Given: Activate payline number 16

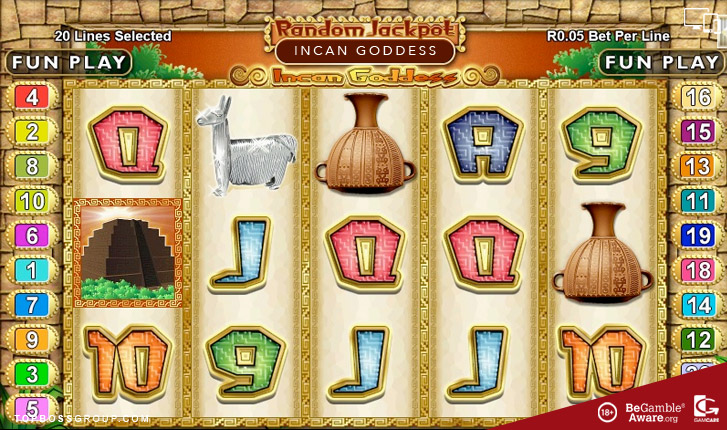Looking at the screenshot, I should click(696, 97).
